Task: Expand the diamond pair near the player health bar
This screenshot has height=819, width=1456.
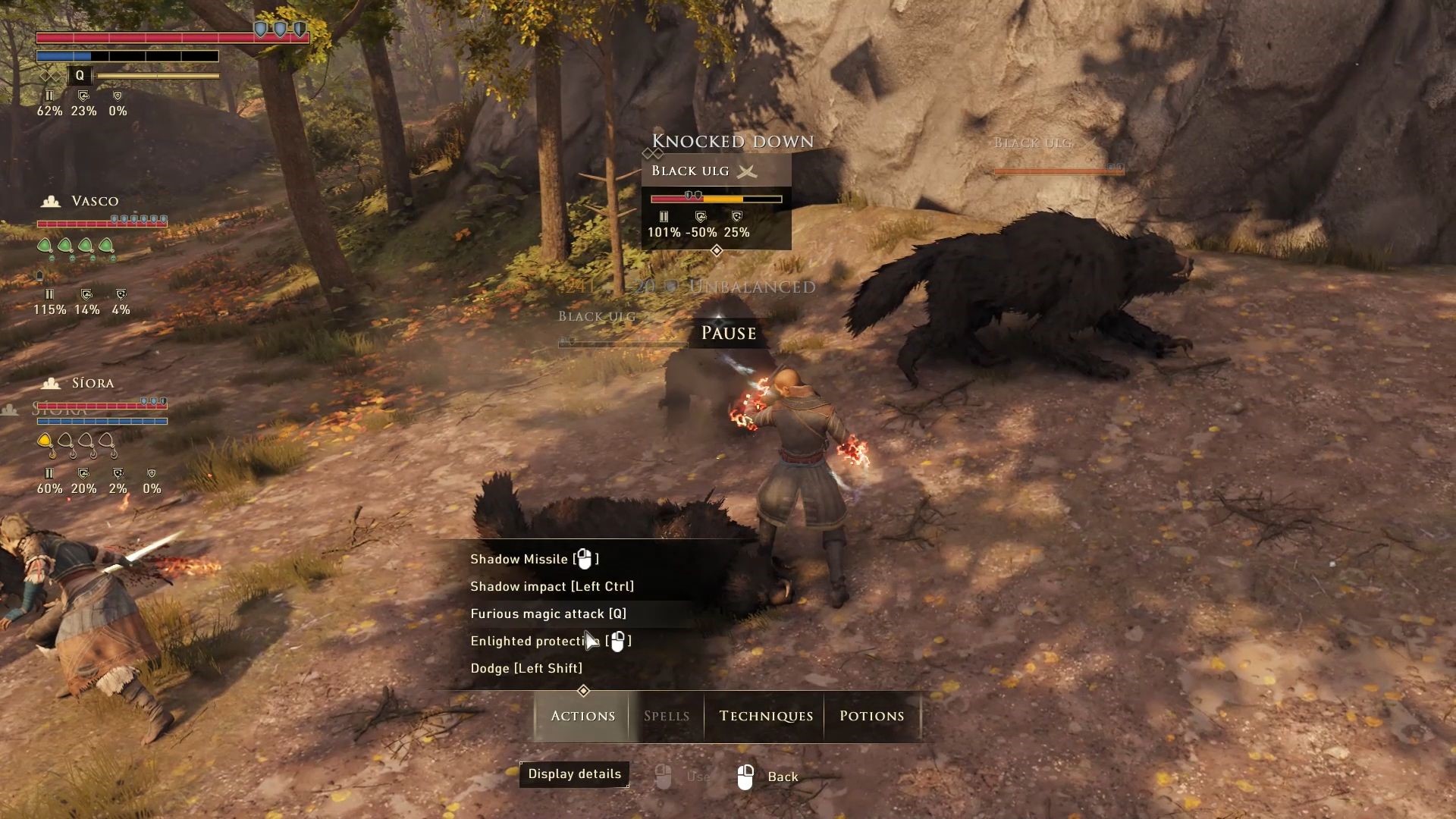Action: point(52,75)
